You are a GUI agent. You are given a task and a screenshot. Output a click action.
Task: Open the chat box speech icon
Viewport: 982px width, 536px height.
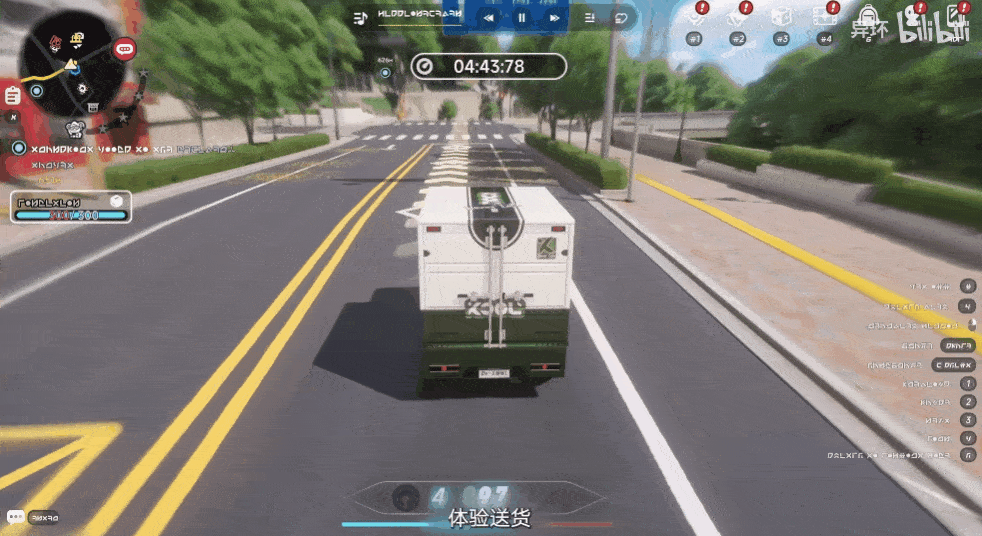[x=15, y=517]
